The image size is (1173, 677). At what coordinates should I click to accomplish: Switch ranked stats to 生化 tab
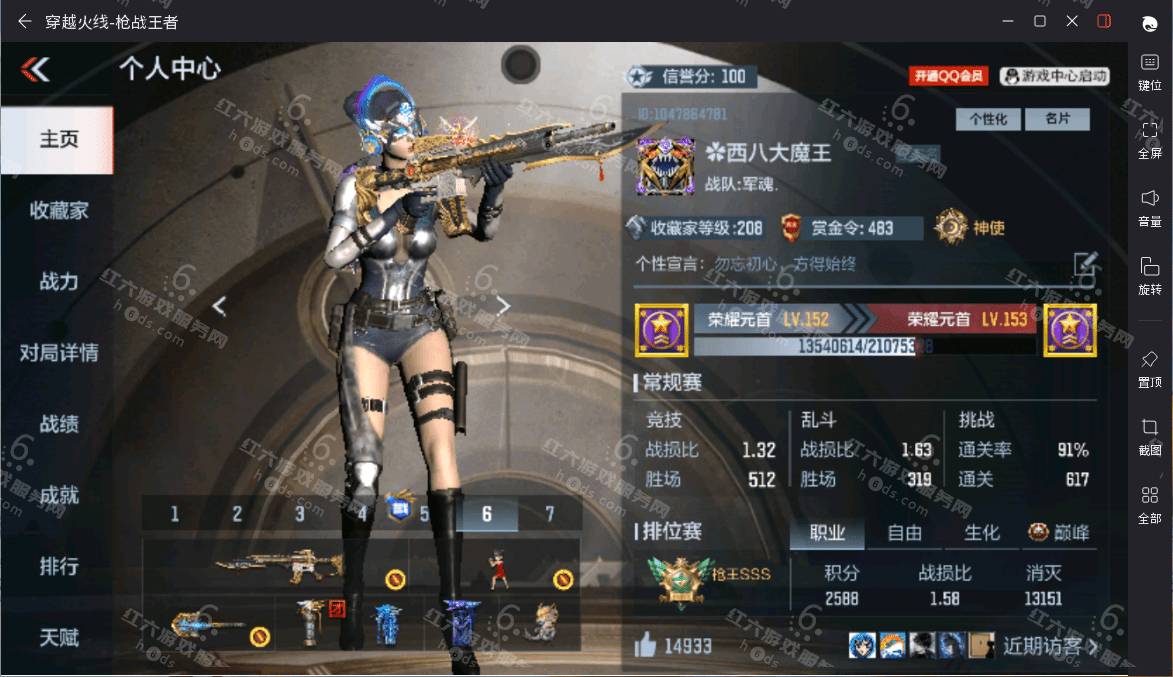981,533
